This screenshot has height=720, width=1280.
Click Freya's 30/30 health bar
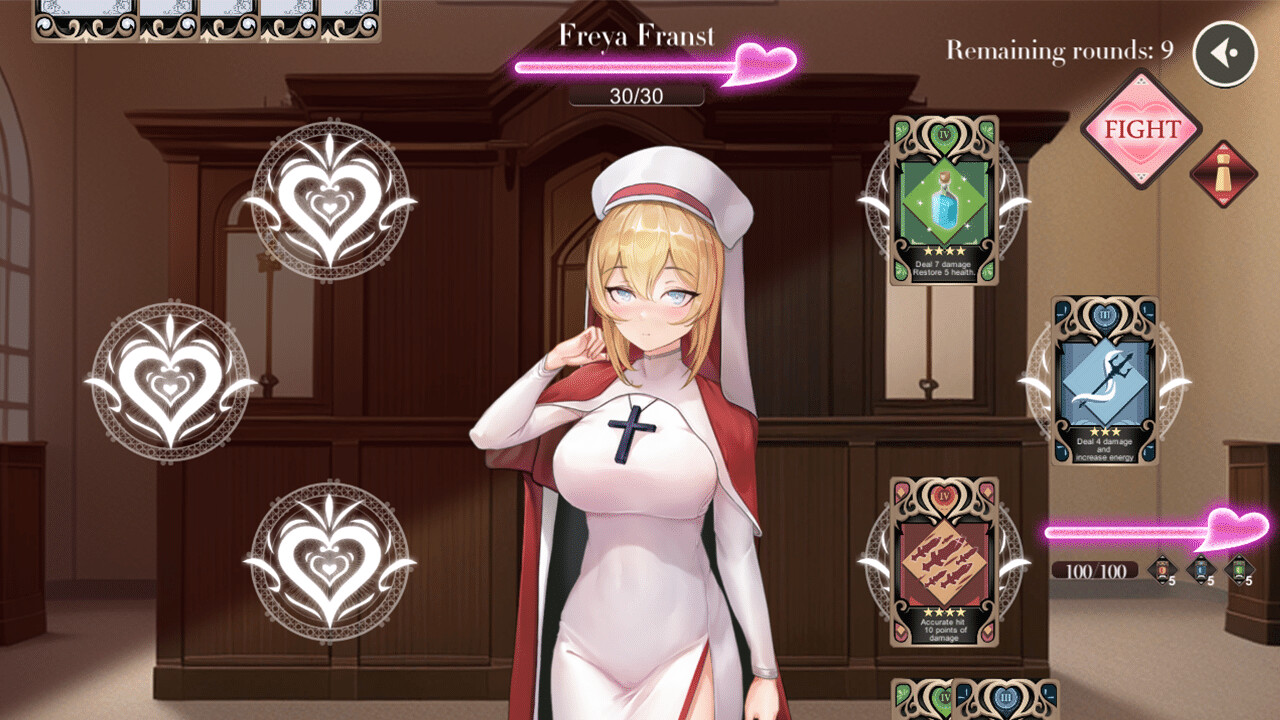pyautogui.click(x=637, y=95)
